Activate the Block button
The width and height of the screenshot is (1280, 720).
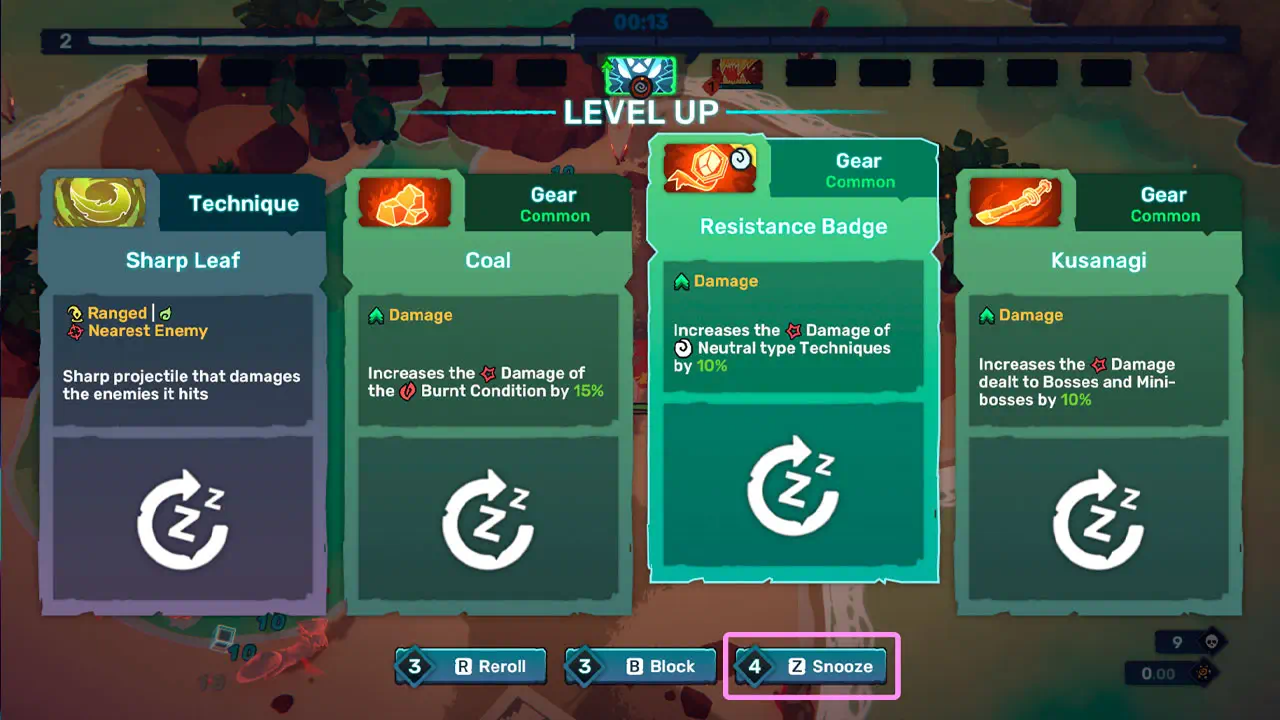642,666
